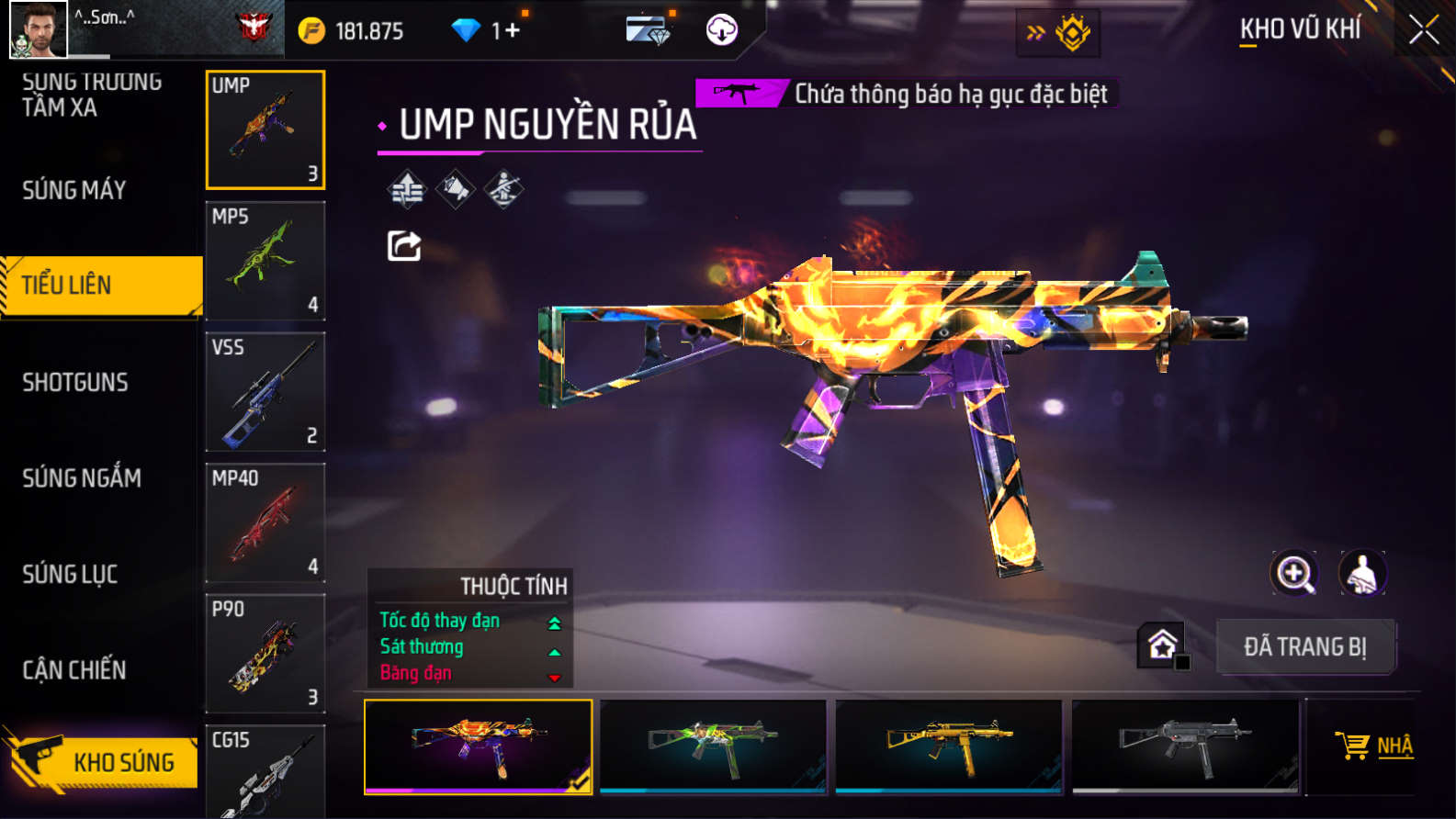Select the default gray UMP skin

[x=1185, y=746]
